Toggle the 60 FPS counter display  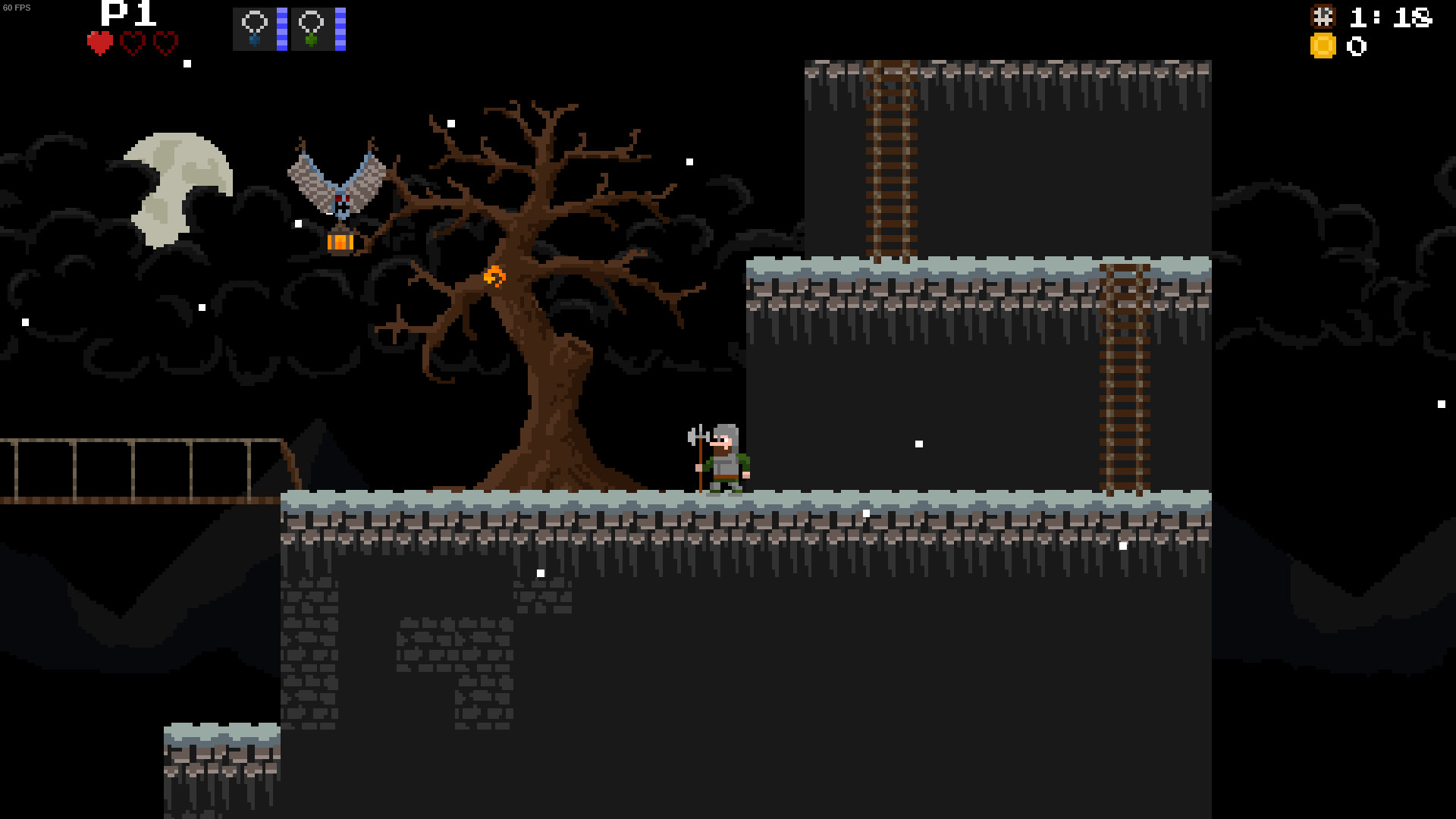point(17,8)
